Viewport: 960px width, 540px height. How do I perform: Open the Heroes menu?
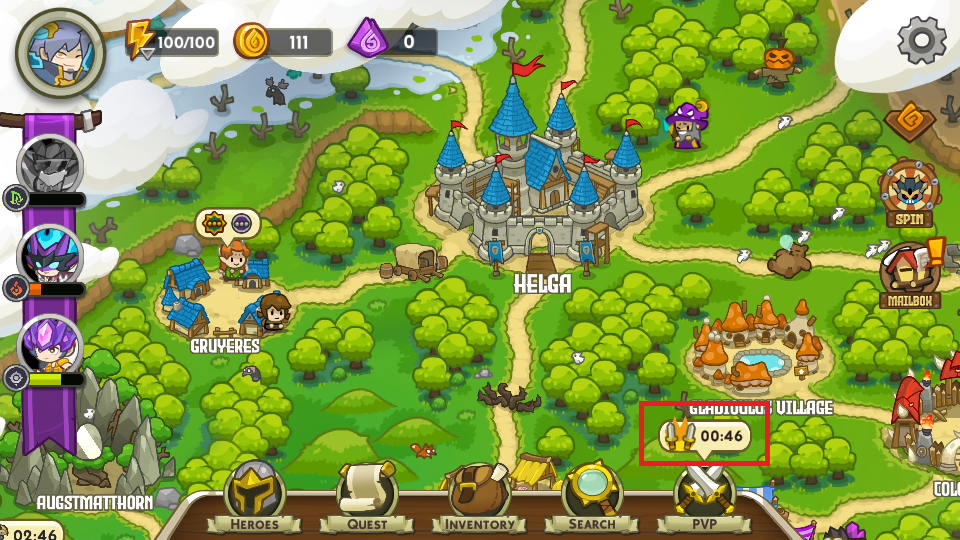tap(255, 497)
